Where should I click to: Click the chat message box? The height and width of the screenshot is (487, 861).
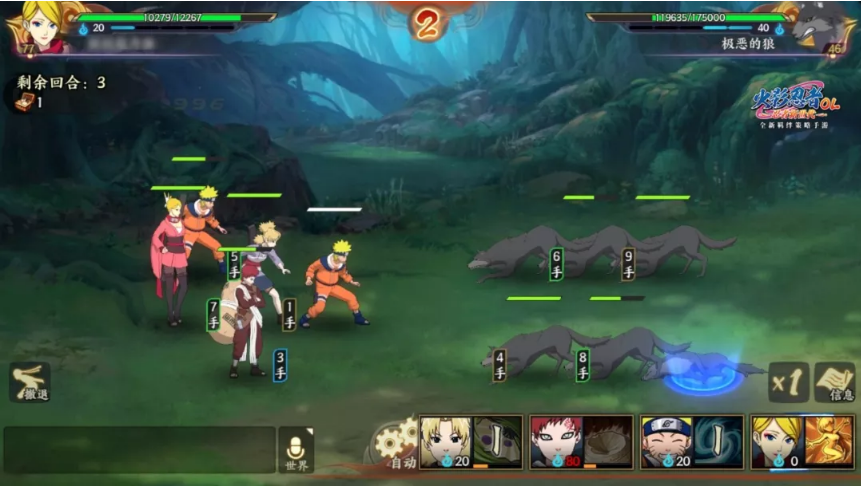coord(139,450)
